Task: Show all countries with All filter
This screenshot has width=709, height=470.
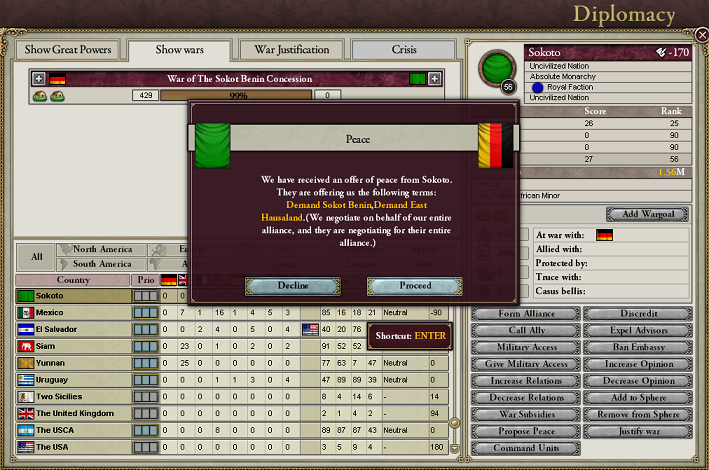Action: tap(36, 256)
